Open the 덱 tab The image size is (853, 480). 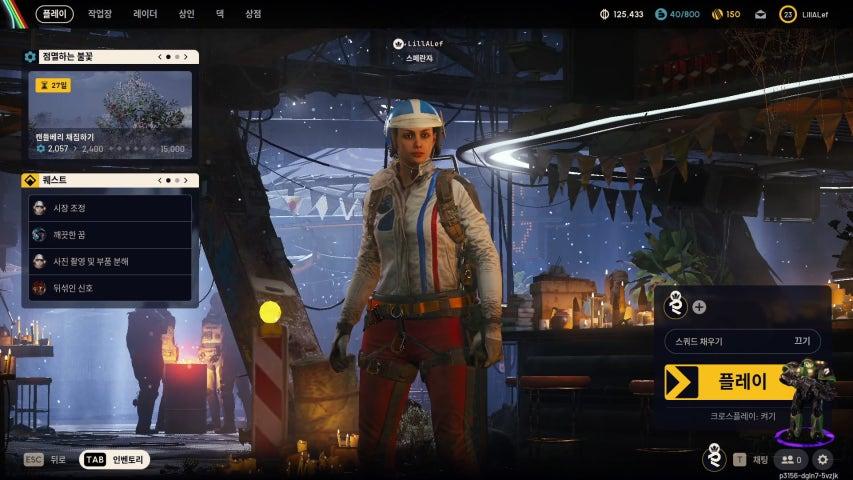tap(219, 14)
